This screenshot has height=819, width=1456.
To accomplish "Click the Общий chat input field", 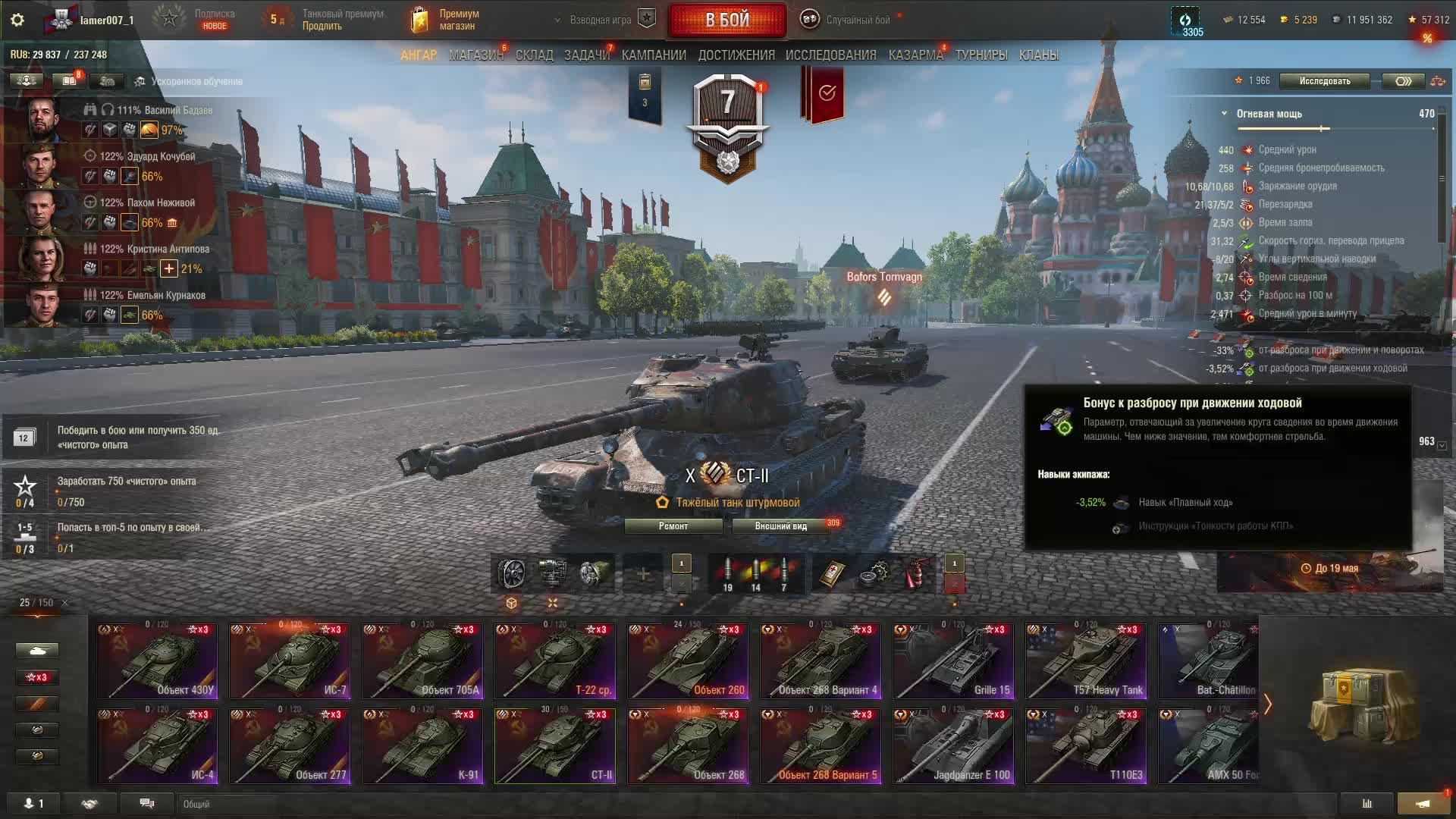I will (x=751, y=804).
